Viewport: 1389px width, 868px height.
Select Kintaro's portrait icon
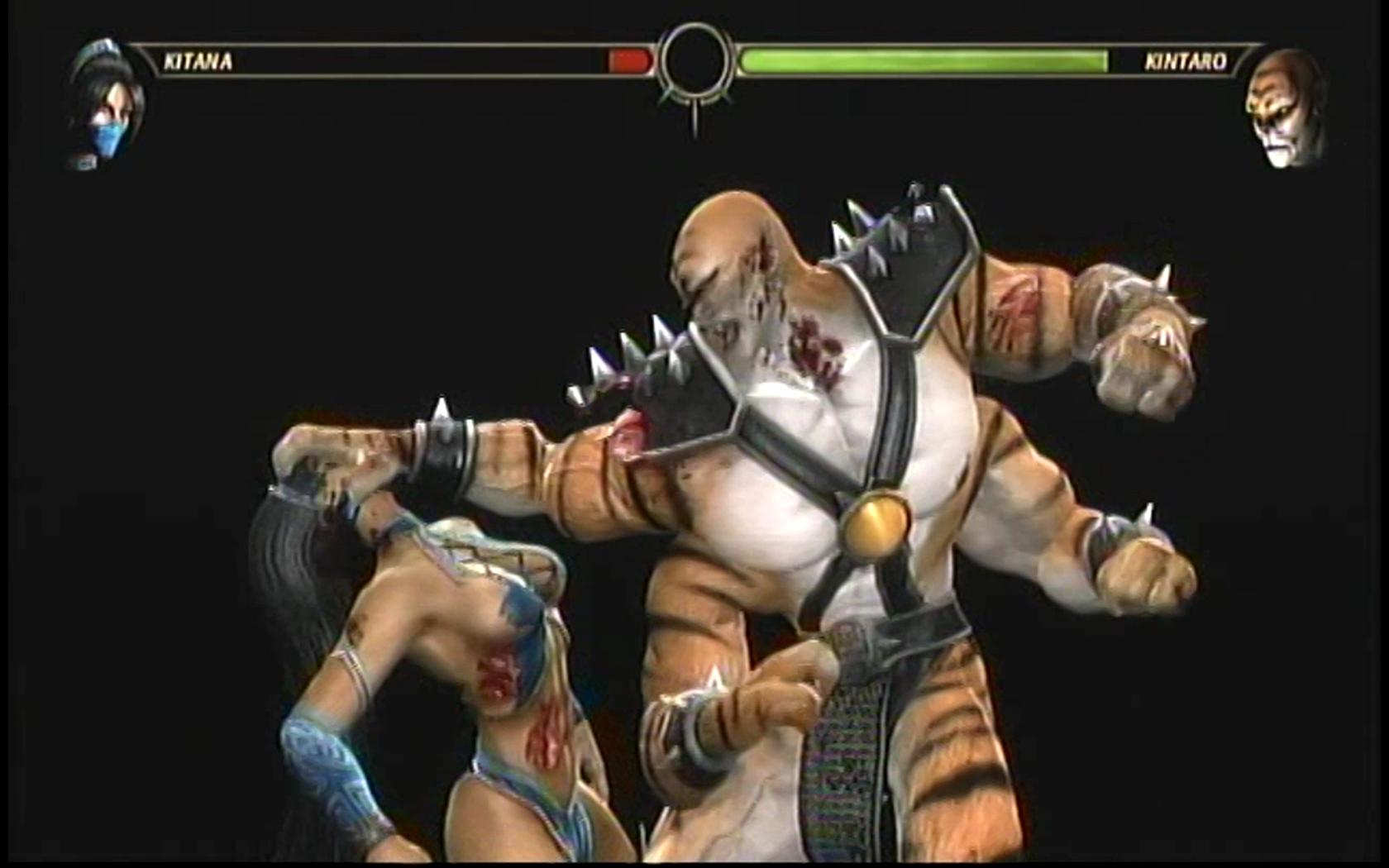point(1284,107)
